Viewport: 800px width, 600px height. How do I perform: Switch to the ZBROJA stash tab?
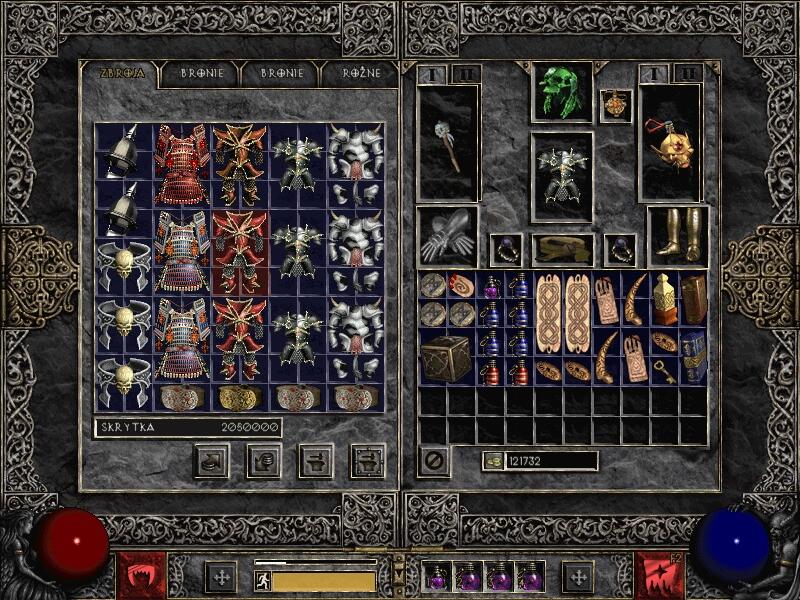(x=122, y=73)
